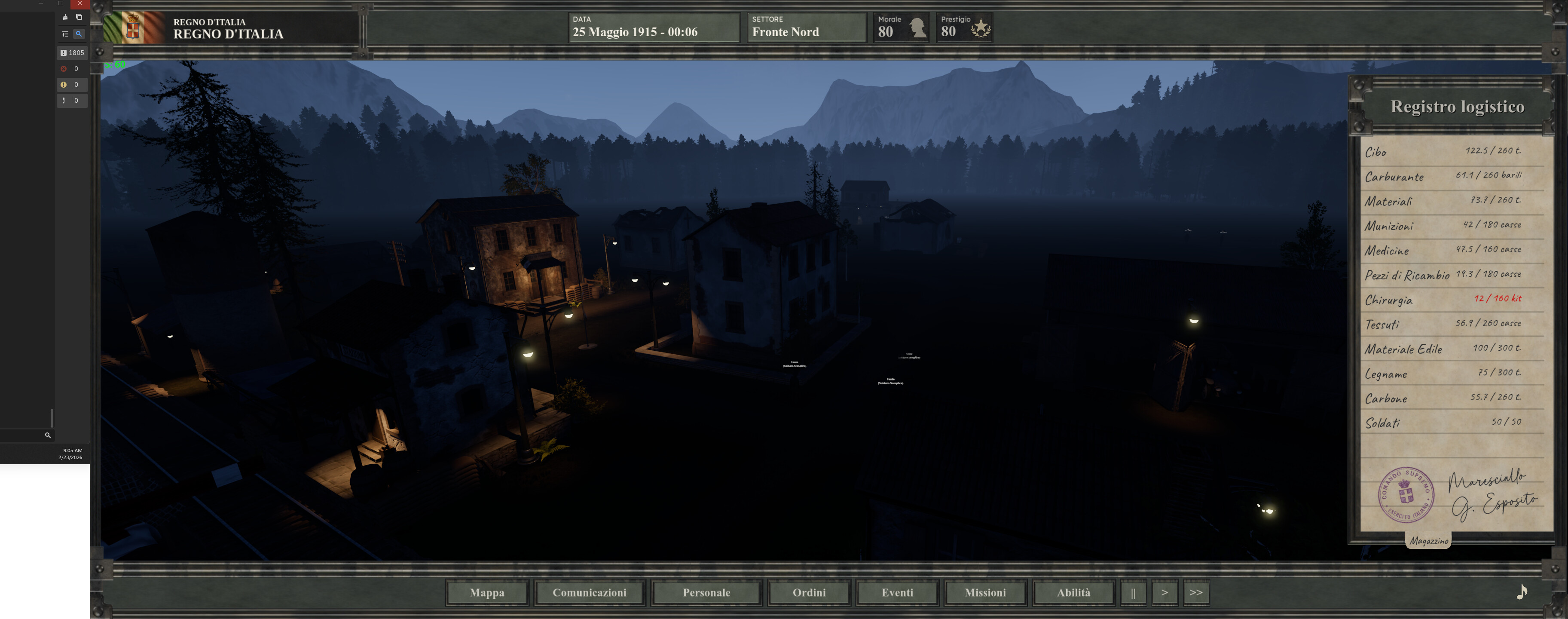
Task: Select the Abilità button
Action: point(1073,592)
